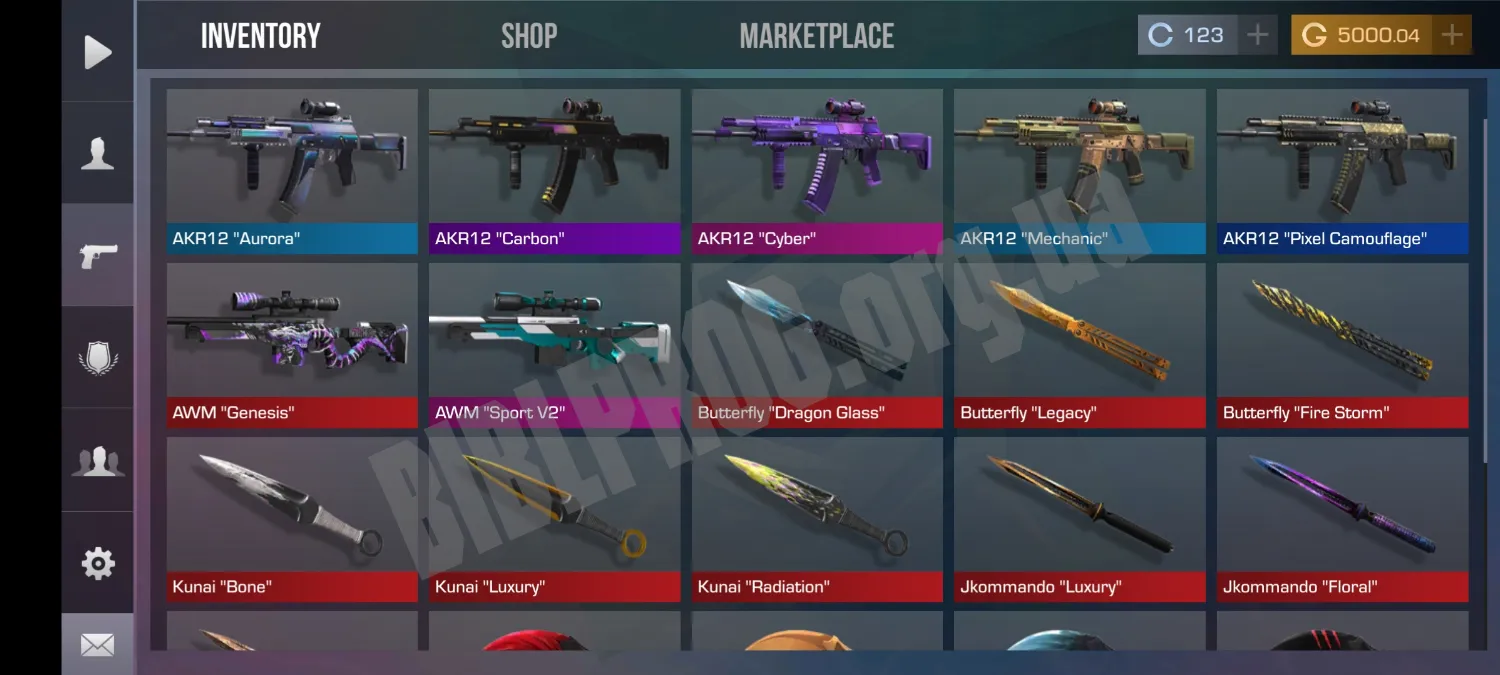Choose the Kunai "Luxury" knife
Viewport: 1500px width, 675px height.
pyautogui.click(x=554, y=518)
